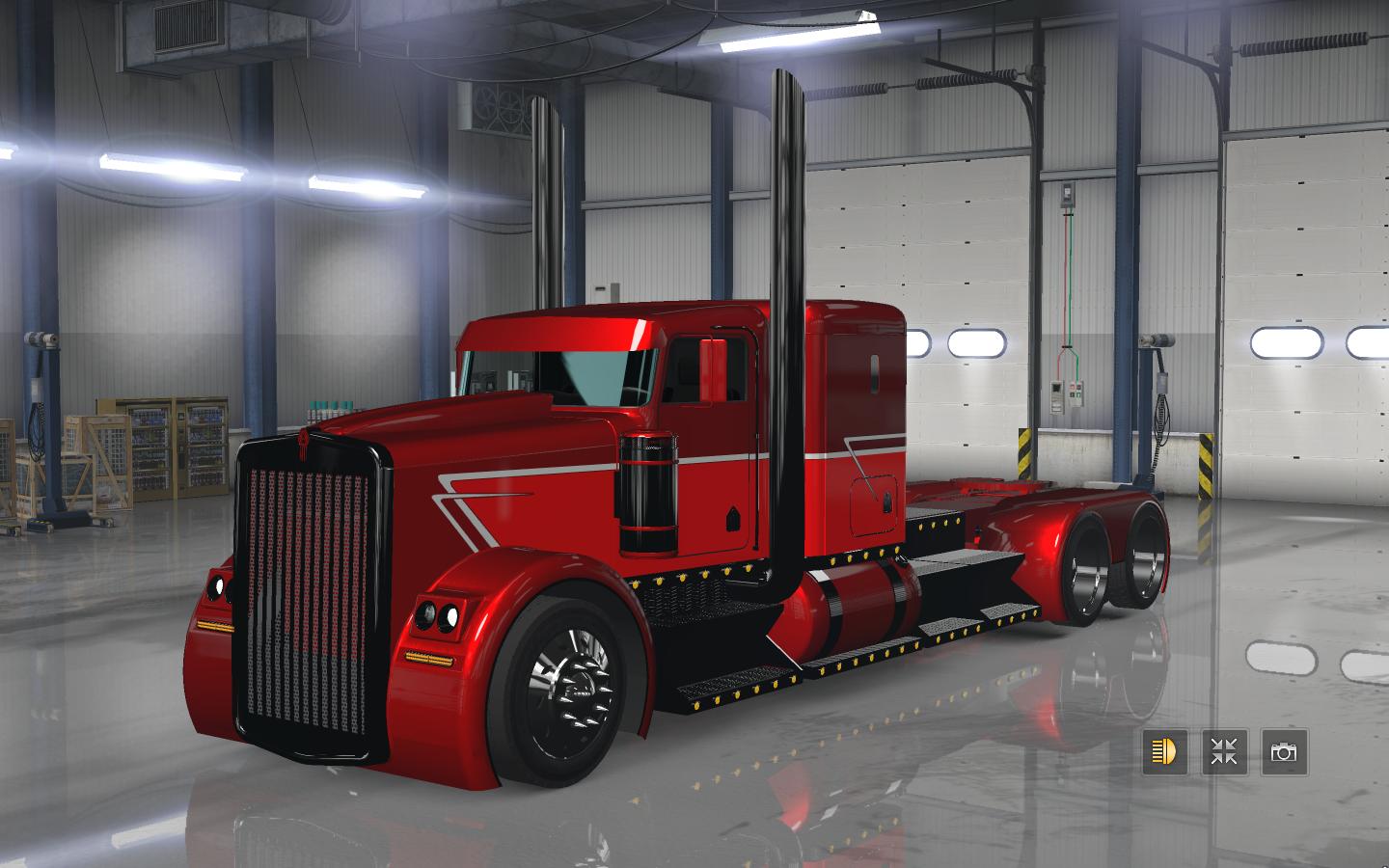Take a screenshot with the camera icon
The height and width of the screenshot is (868, 1389).
click(1285, 753)
